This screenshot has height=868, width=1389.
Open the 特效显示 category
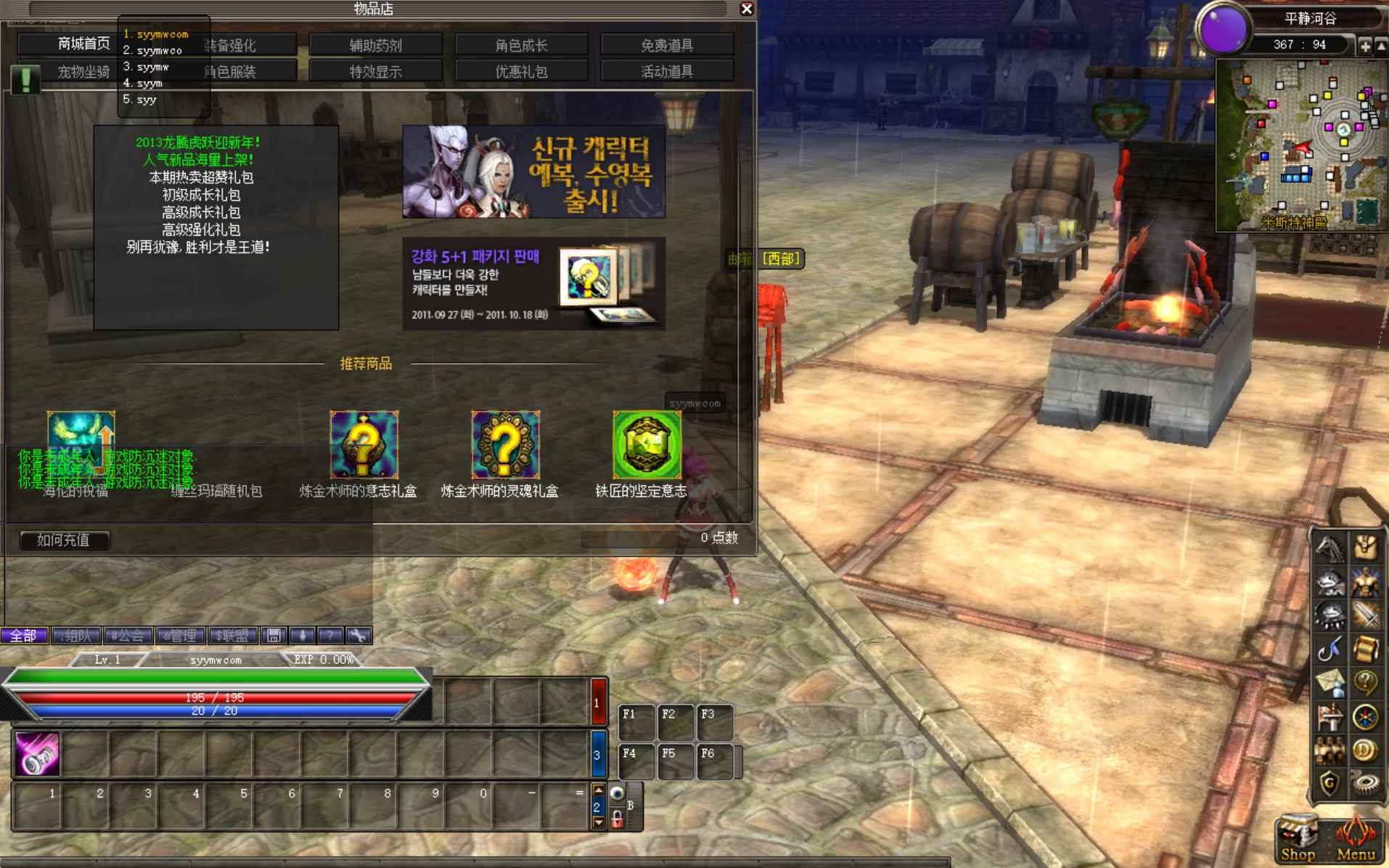point(375,71)
